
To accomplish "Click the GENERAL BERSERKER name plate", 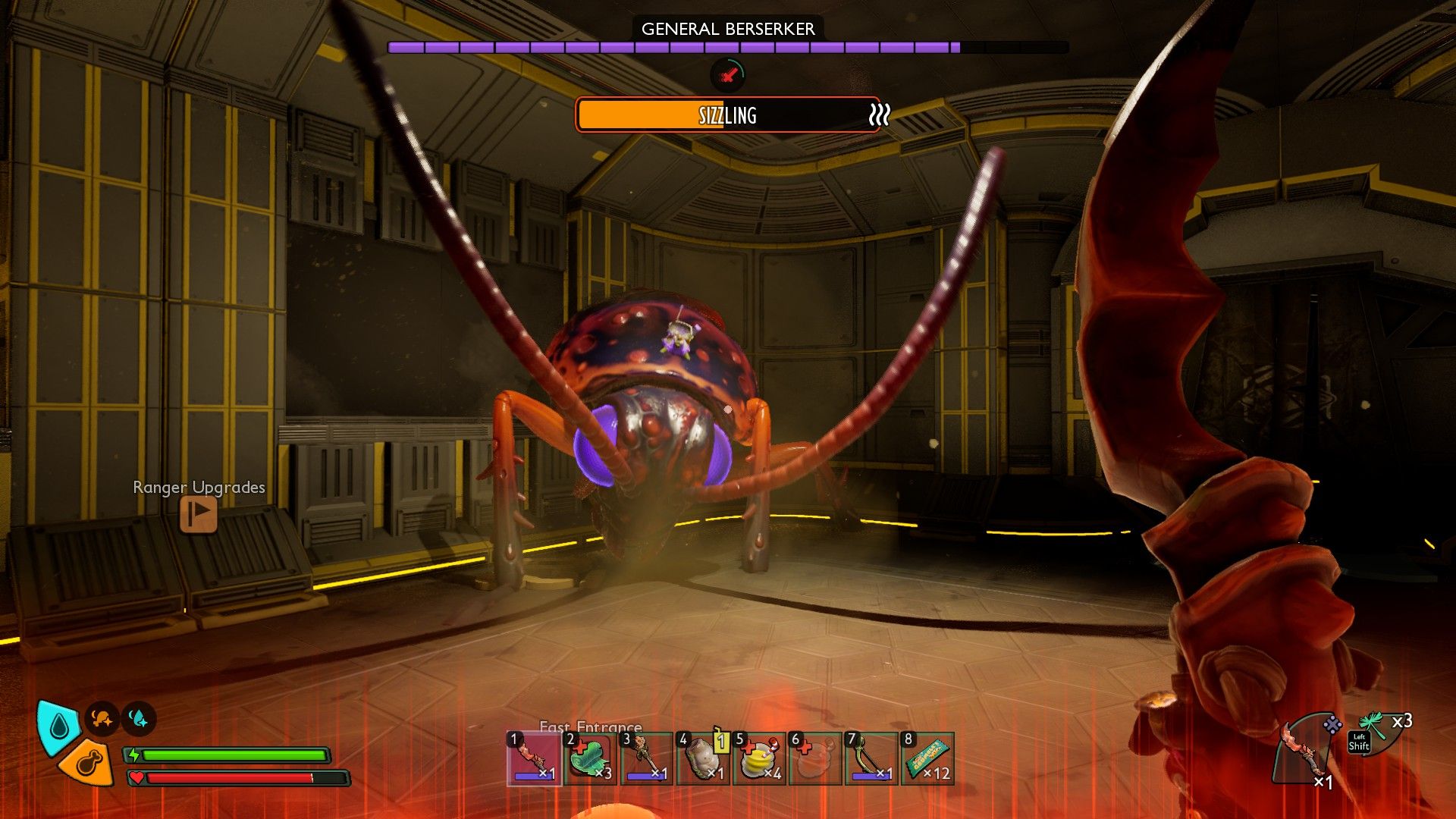I will click(727, 30).
